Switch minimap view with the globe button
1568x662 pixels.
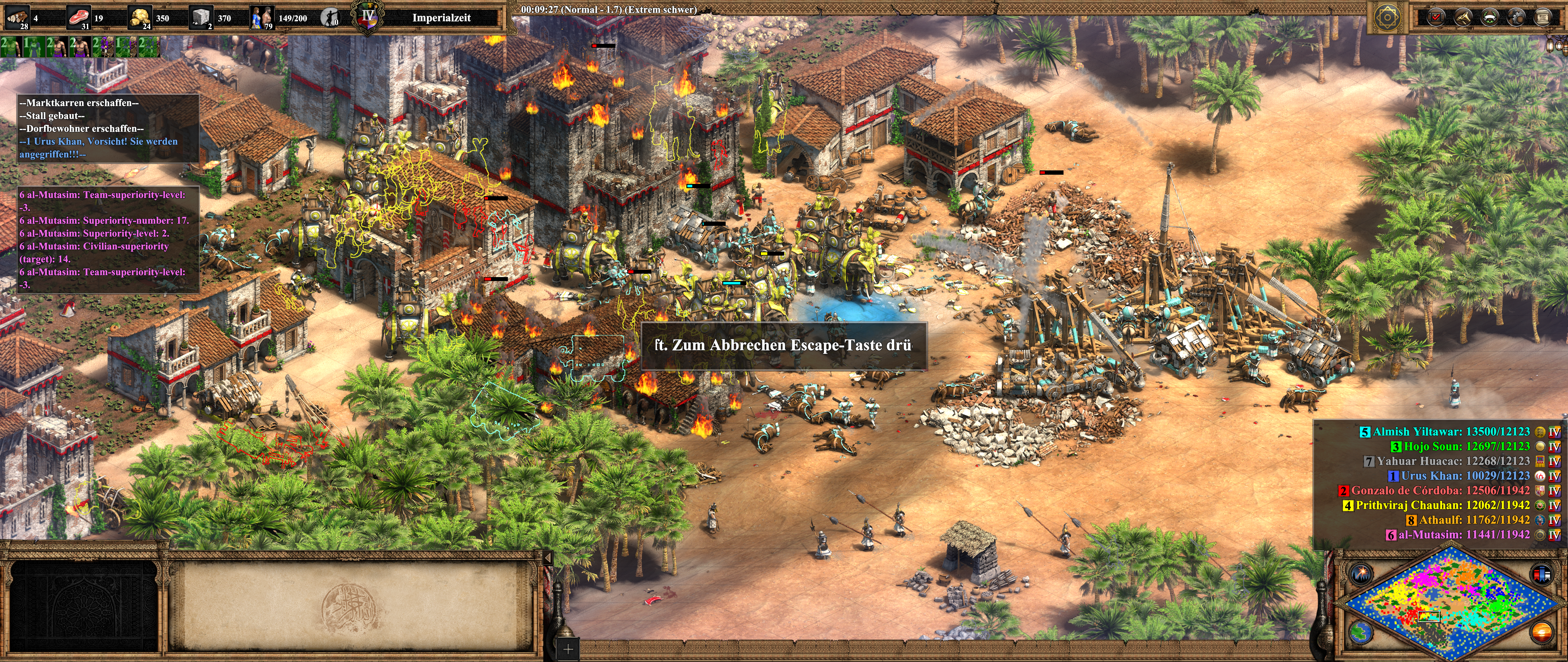1360,632
